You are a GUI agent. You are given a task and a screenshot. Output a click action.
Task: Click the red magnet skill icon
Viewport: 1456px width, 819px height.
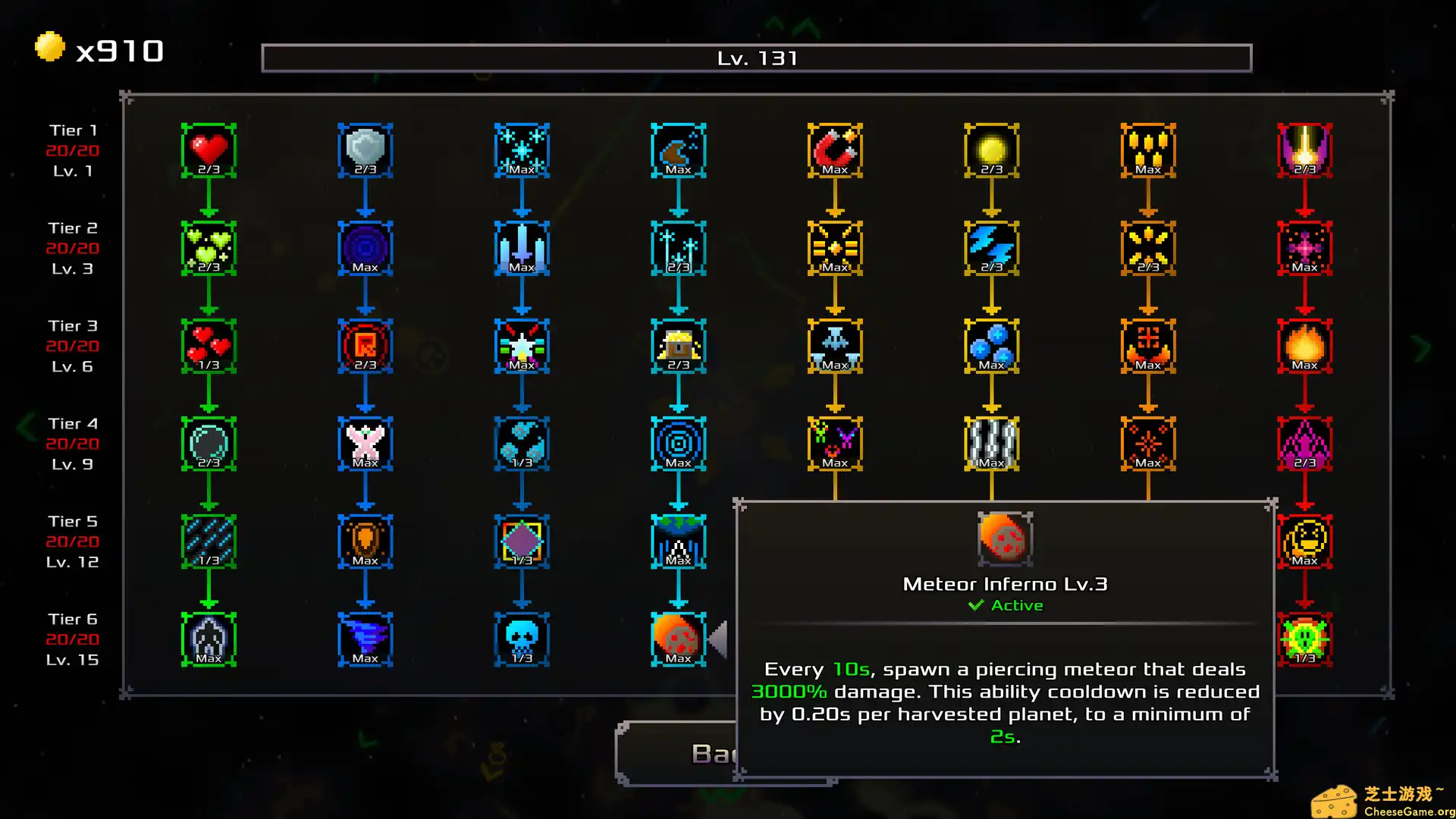pyautogui.click(x=835, y=150)
